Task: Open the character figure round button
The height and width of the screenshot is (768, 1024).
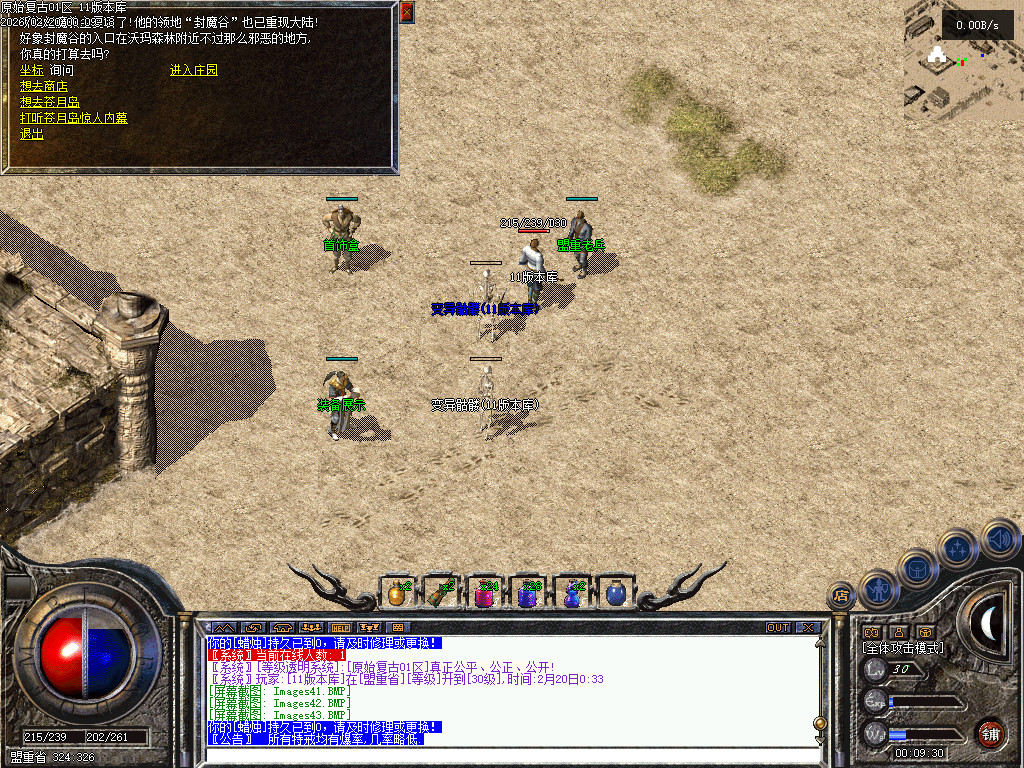Action: click(879, 589)
